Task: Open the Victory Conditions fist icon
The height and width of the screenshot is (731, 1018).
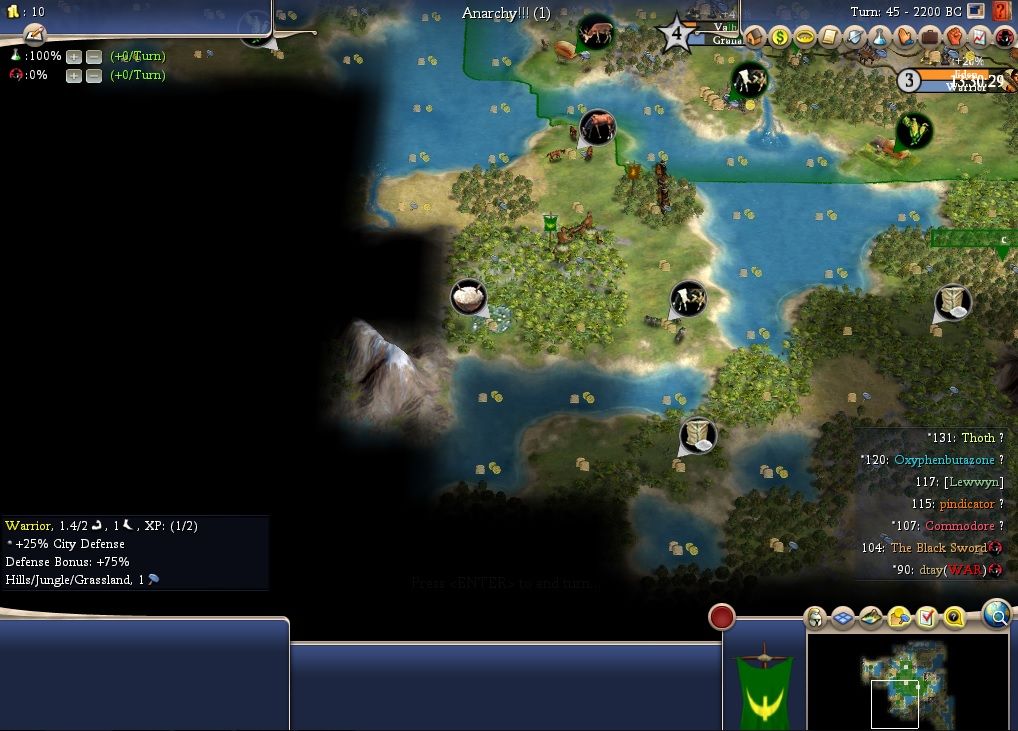Action: point(955,37)
